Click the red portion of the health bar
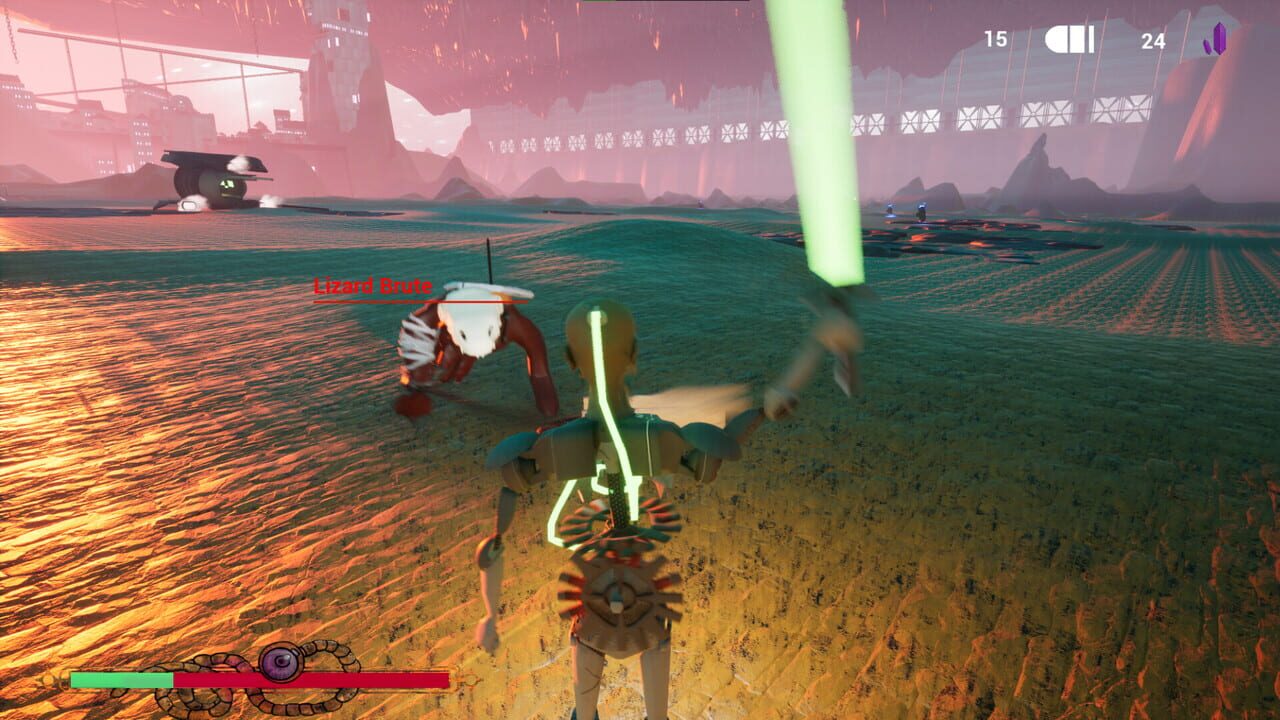 (x=330, y=679)
